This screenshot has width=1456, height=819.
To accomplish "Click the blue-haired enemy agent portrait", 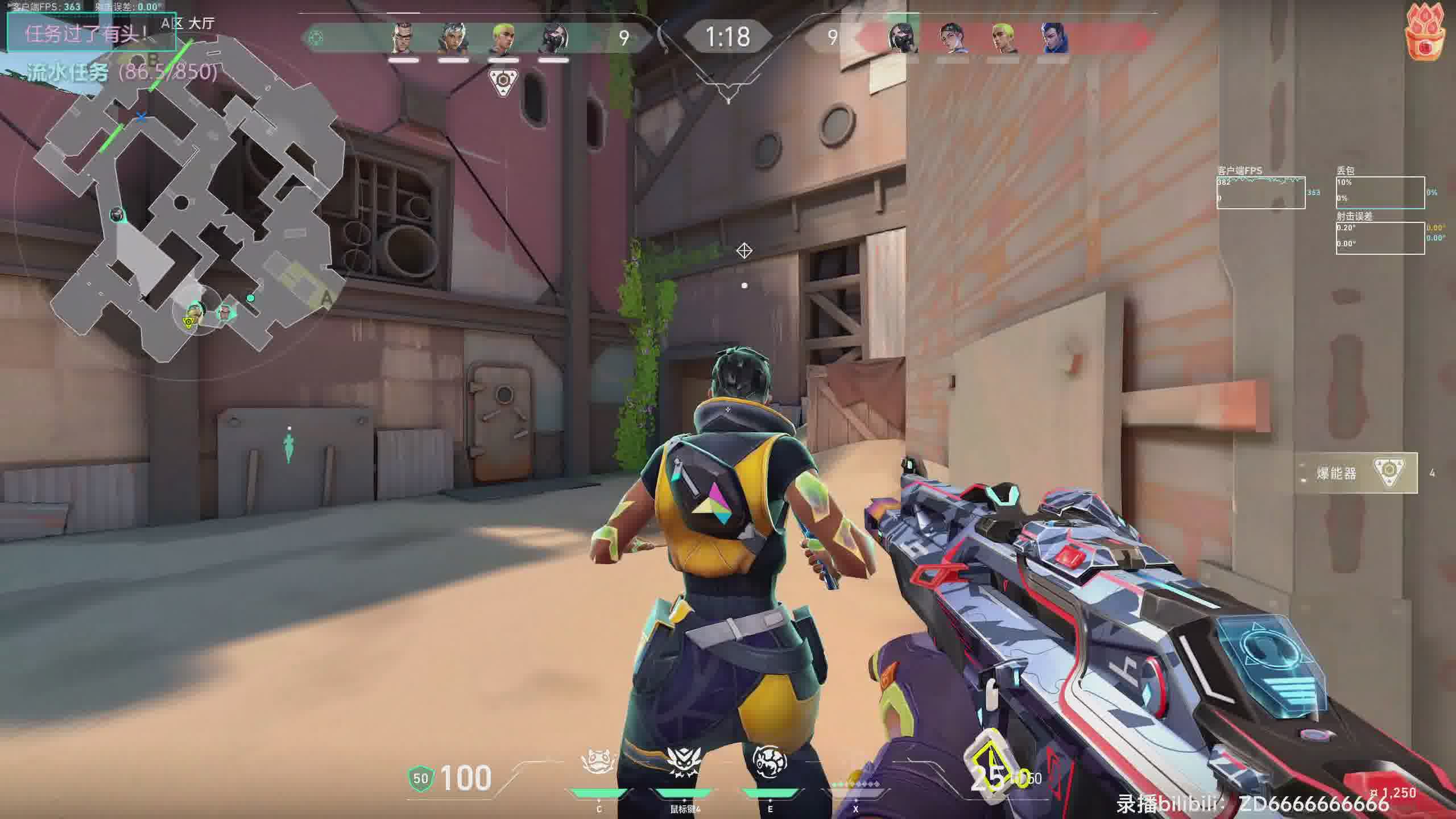I will 1054,38.
